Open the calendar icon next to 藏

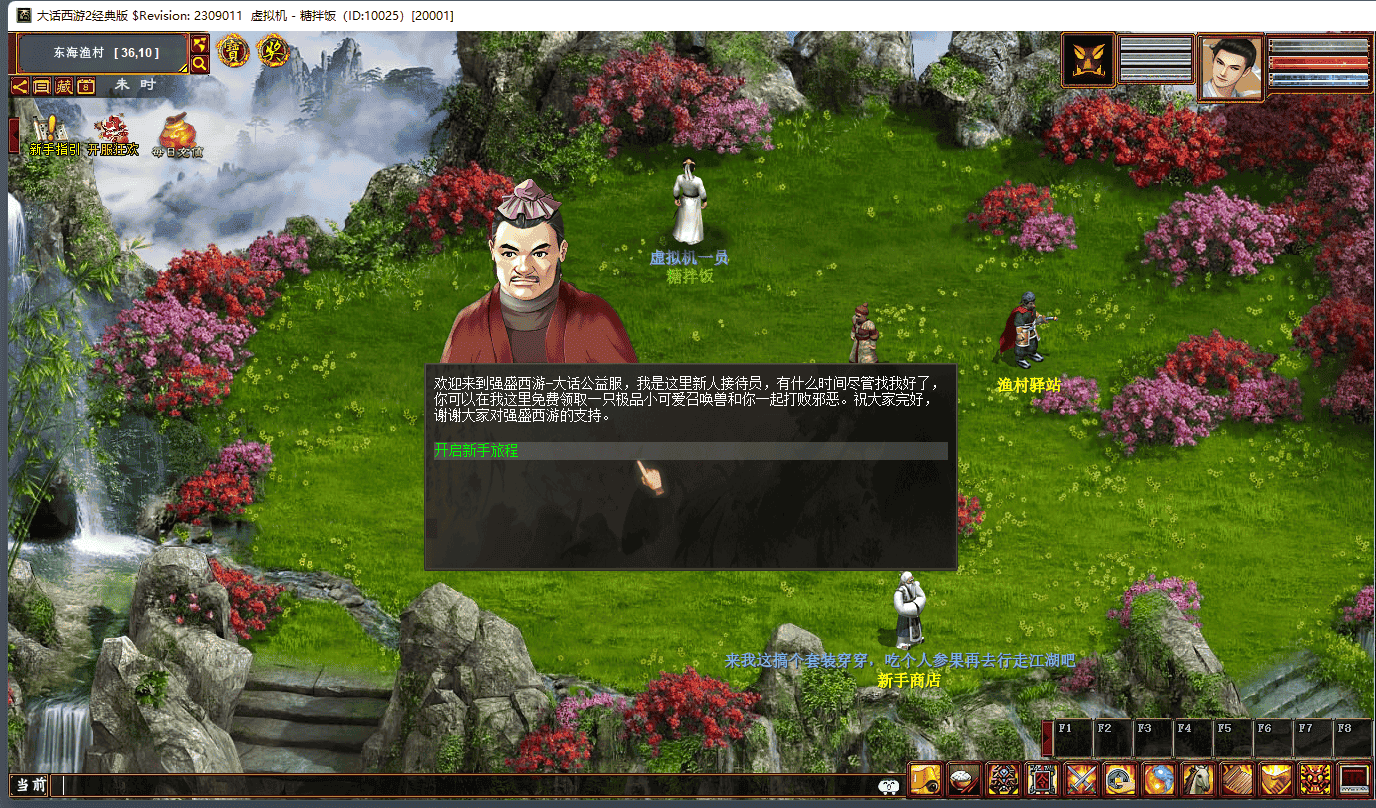point(86,87)
